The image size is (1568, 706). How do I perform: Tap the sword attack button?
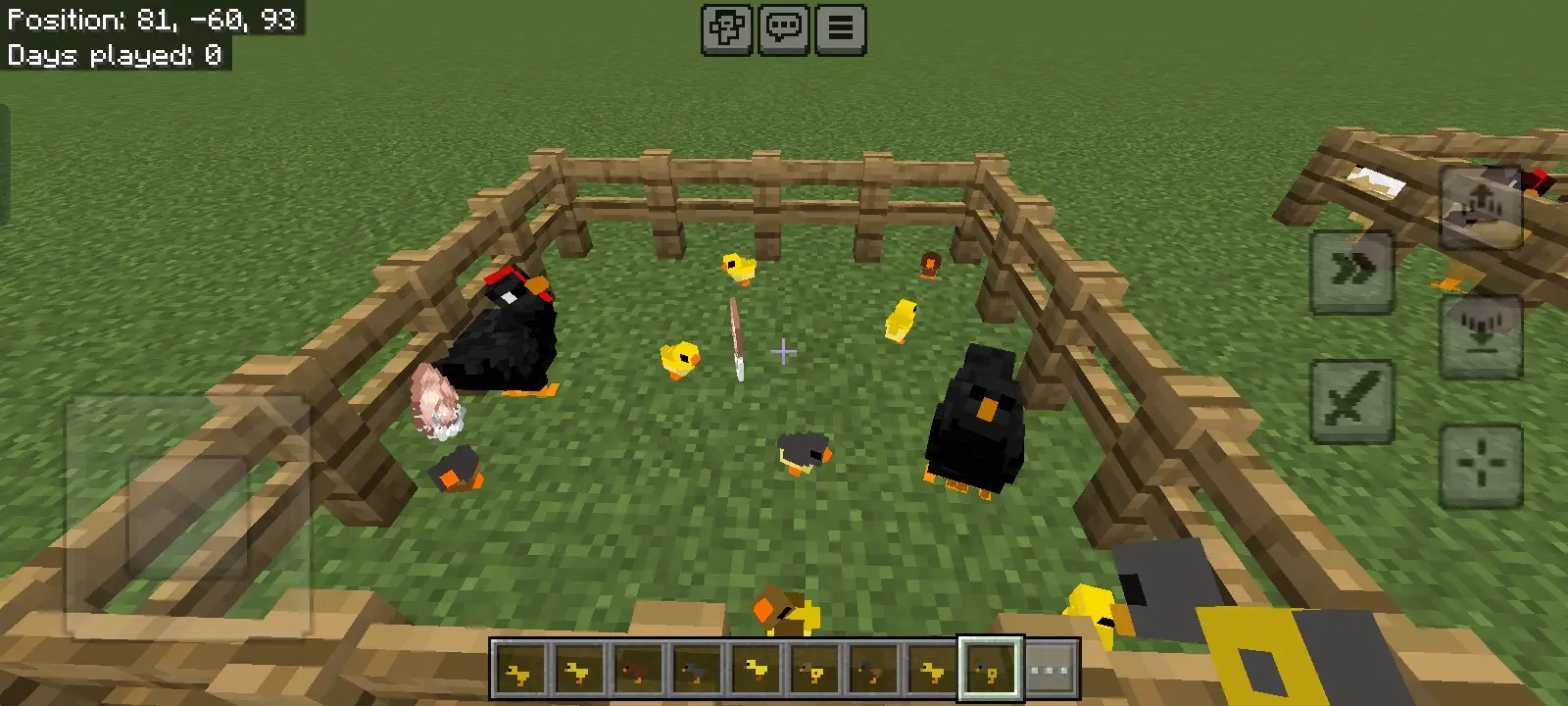(x=1352, y=400)
